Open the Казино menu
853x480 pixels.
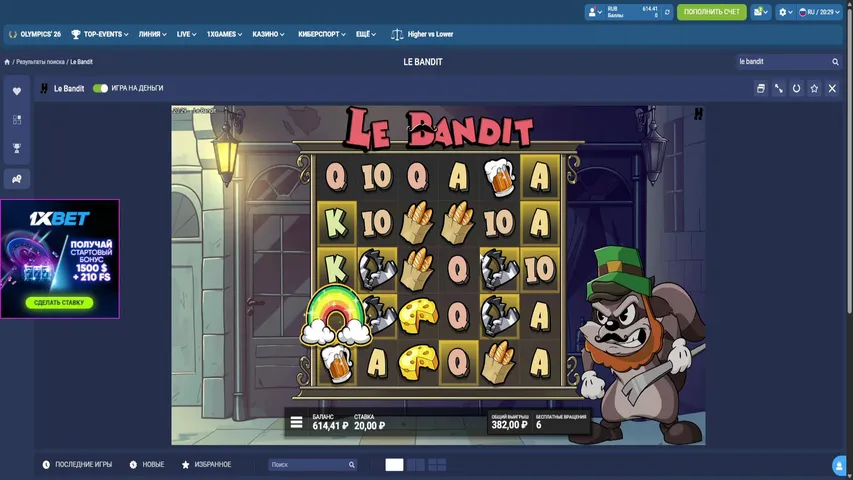pos(268,34)
